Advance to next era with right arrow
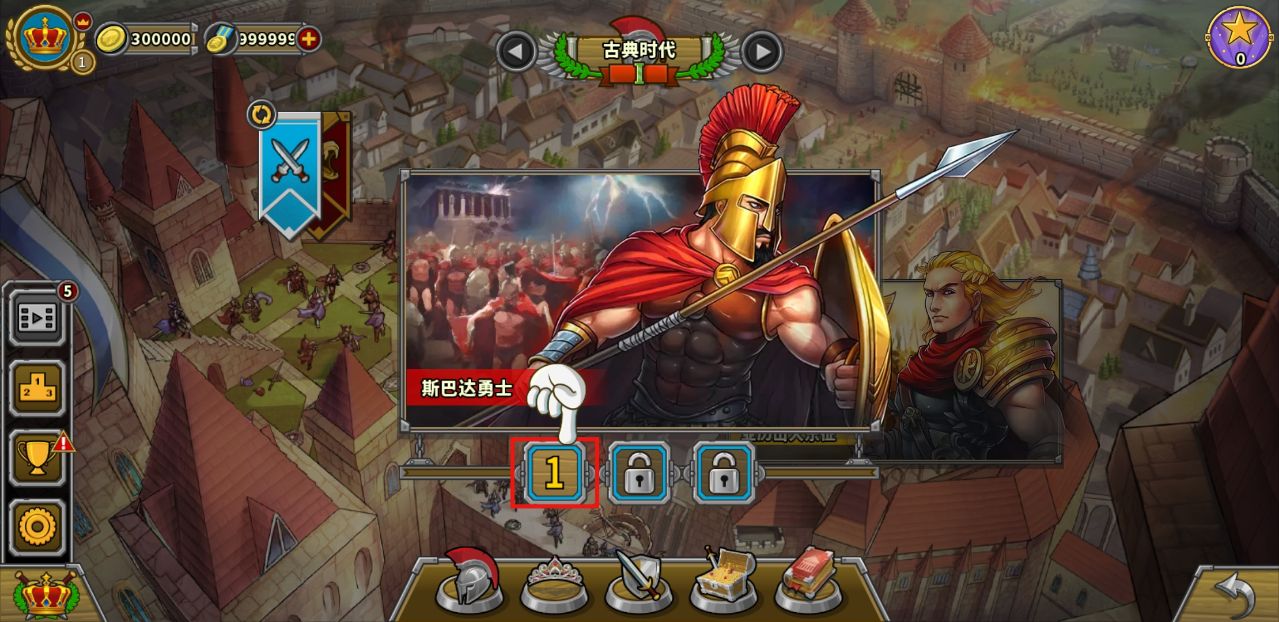 [762, 51]
